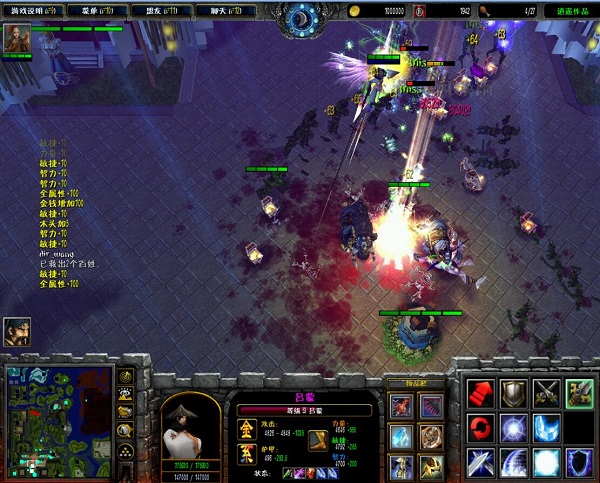Click the 3D hero portrait with straw hat
Screen dimensions: 600x483
[x=180, y=428]
